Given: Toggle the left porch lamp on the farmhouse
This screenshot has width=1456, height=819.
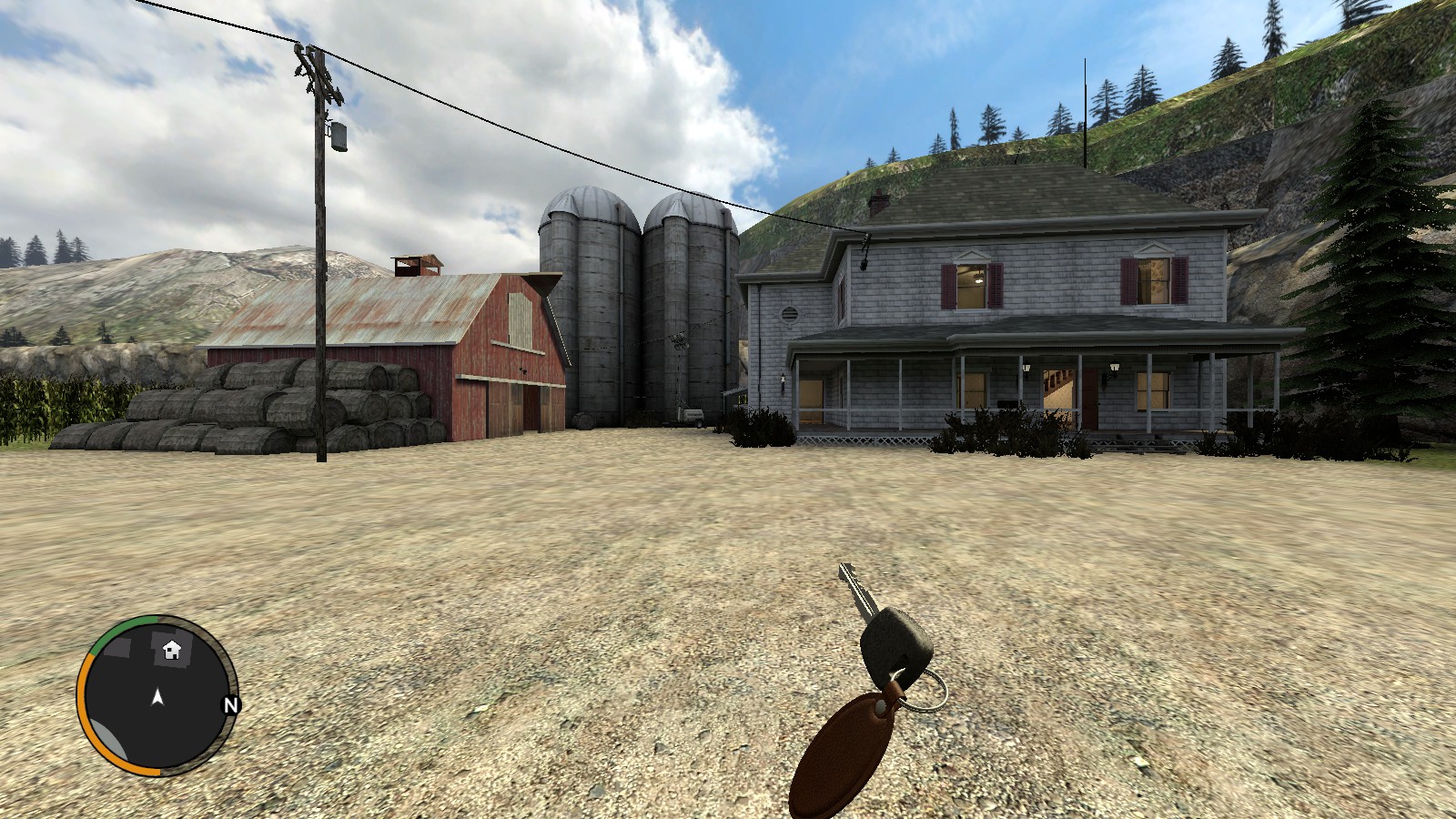Looking at the screenshot, I should pos(1026,367).
